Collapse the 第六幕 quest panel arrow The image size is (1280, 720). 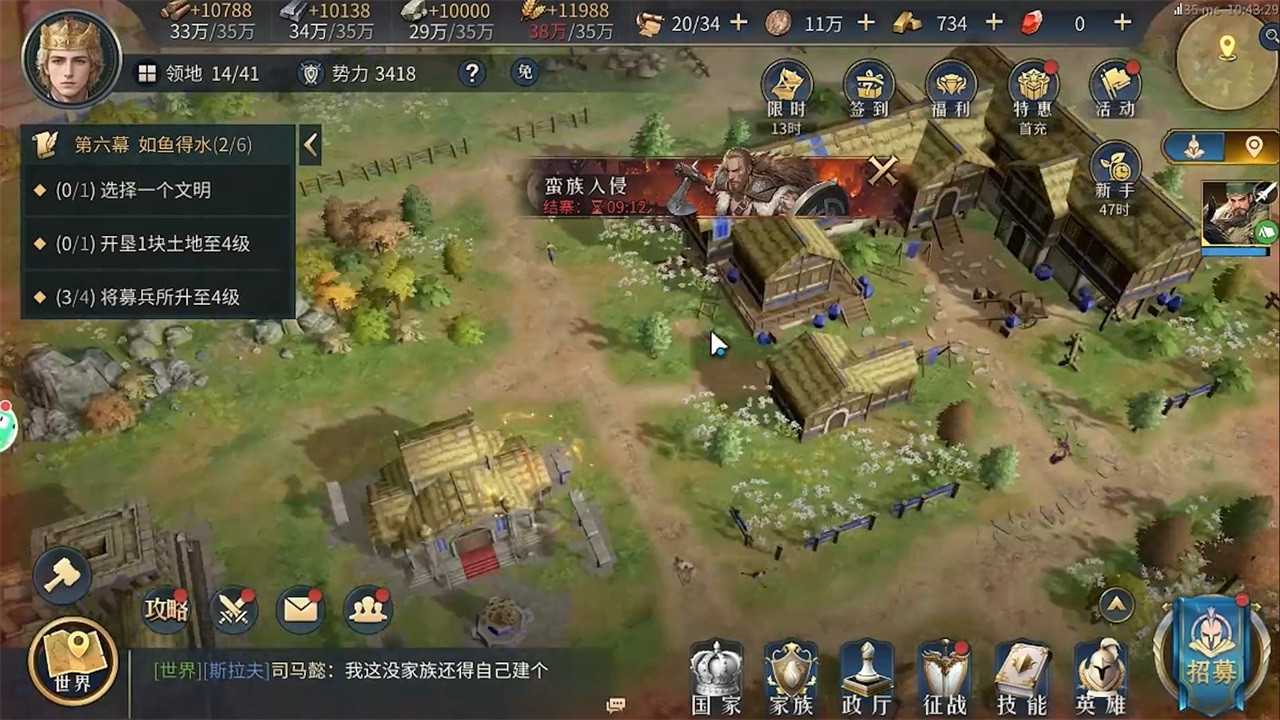(310, 144)
